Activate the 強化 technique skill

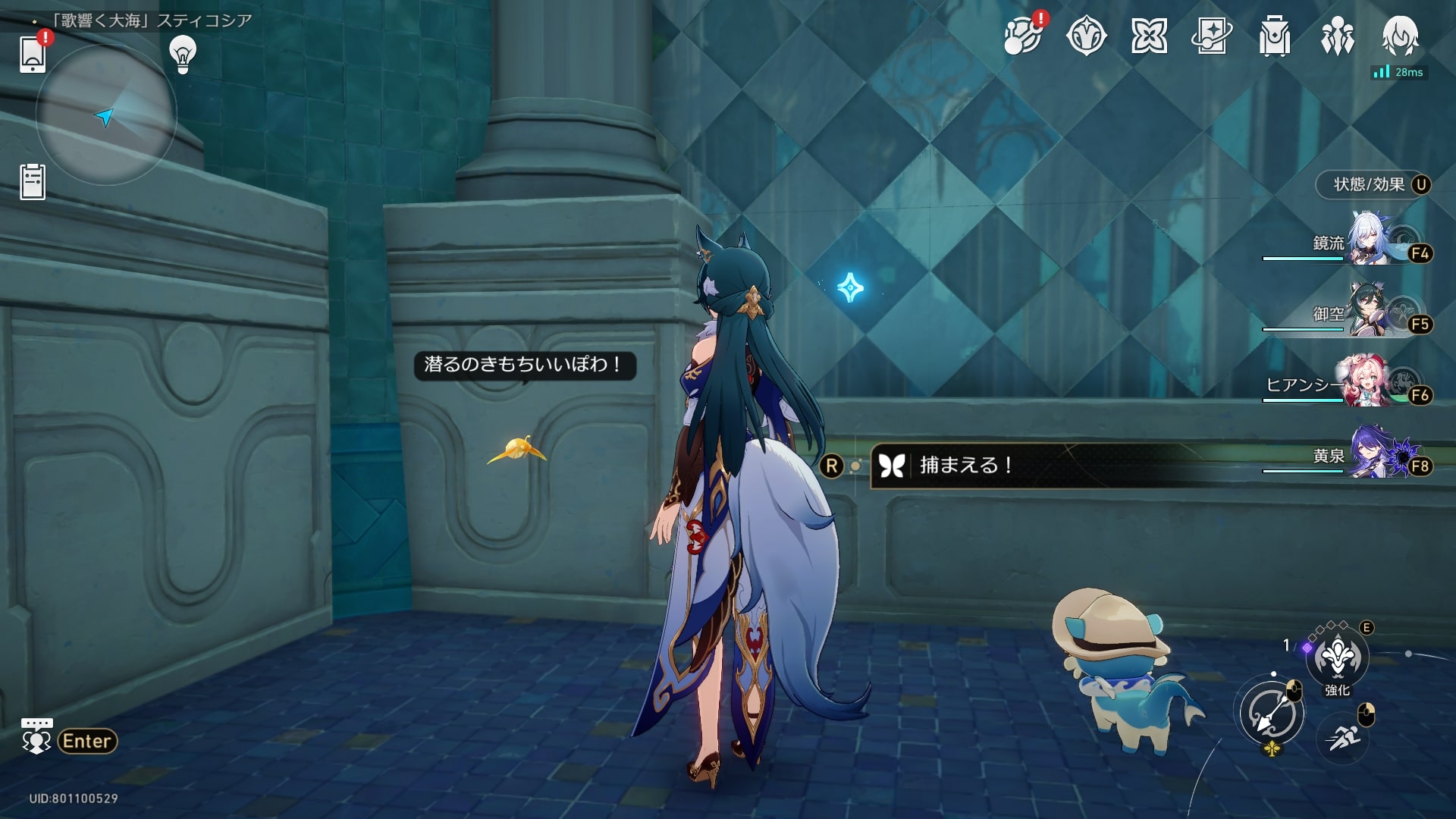pos(1337,657)
